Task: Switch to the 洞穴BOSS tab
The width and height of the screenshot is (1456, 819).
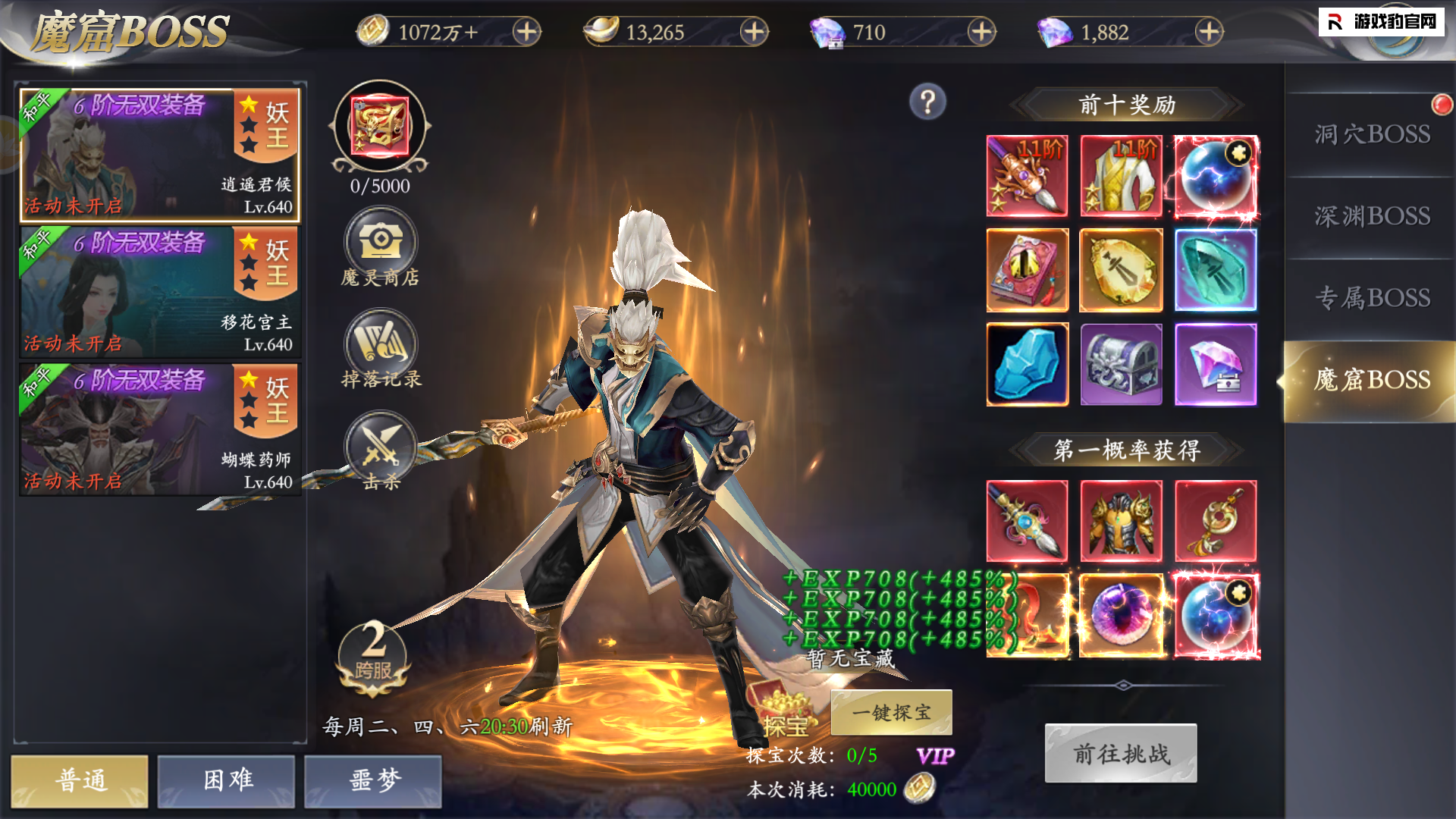Action: tap(1371, 135)
